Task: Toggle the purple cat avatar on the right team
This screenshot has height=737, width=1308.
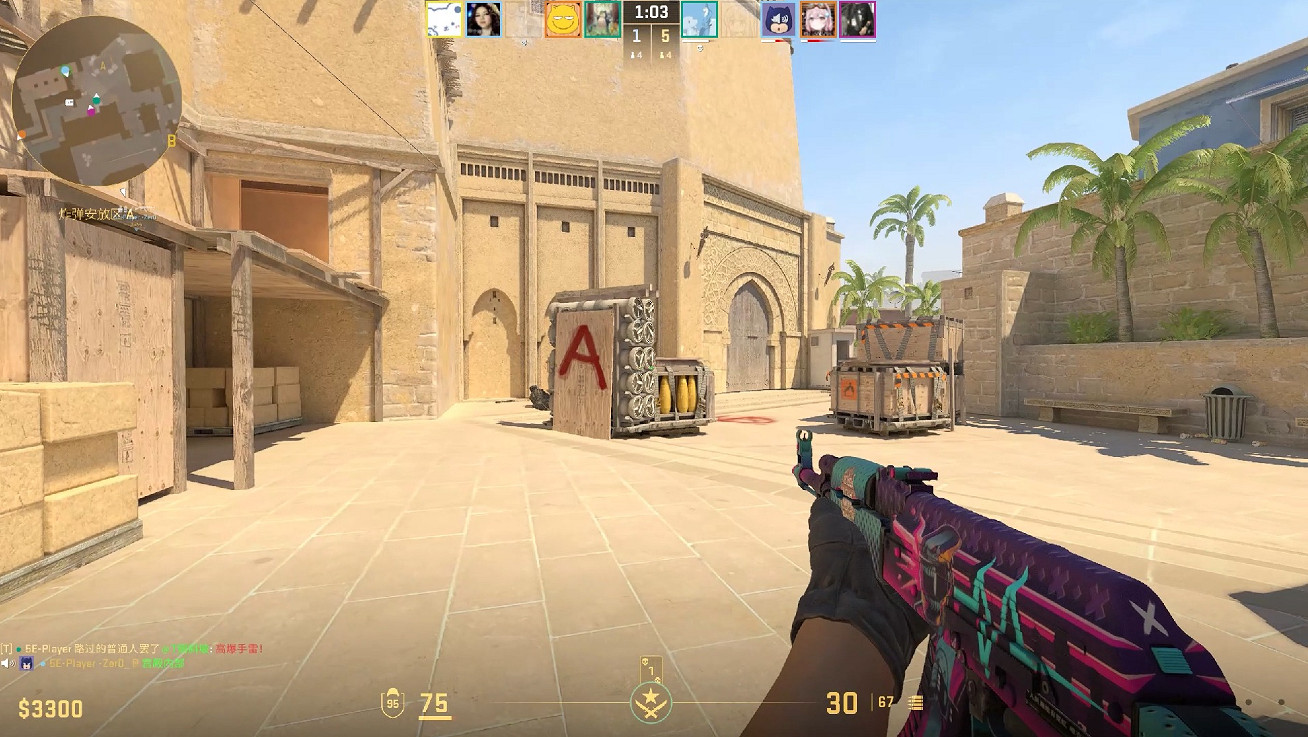Action: [779, 18]
